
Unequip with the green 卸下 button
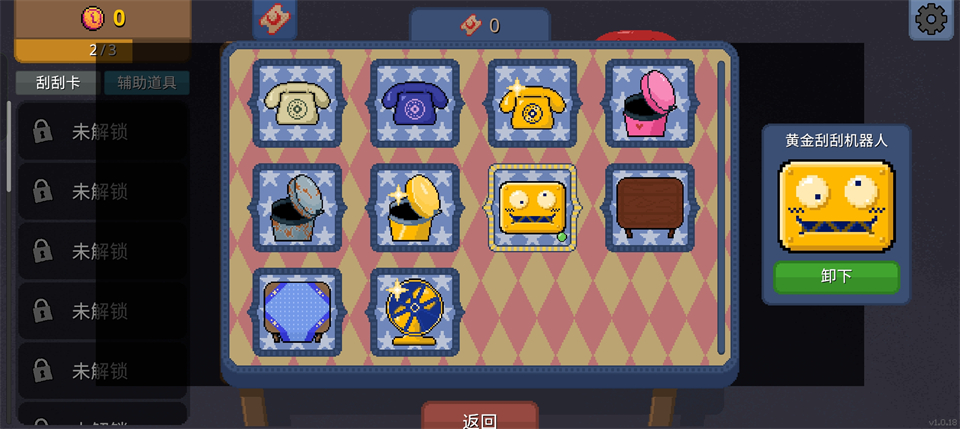pos(836,276)
